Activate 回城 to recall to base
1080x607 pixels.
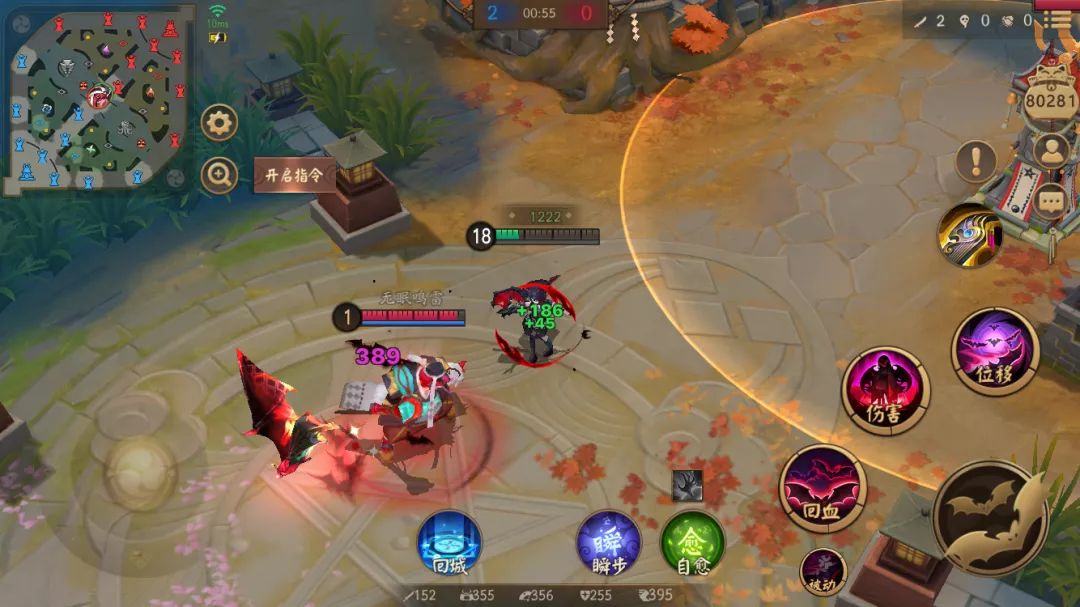coord(449,543)
